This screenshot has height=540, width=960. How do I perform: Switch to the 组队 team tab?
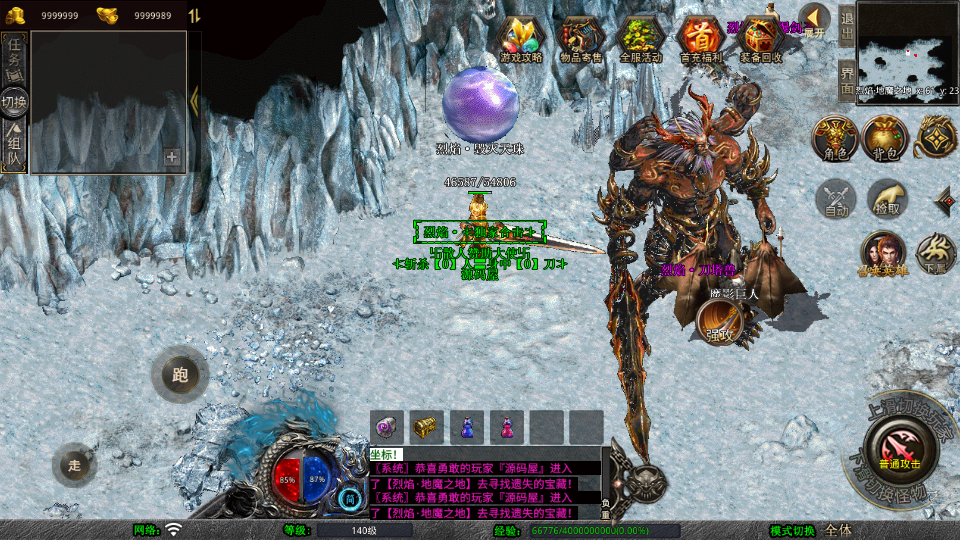(x=15, y=148)
